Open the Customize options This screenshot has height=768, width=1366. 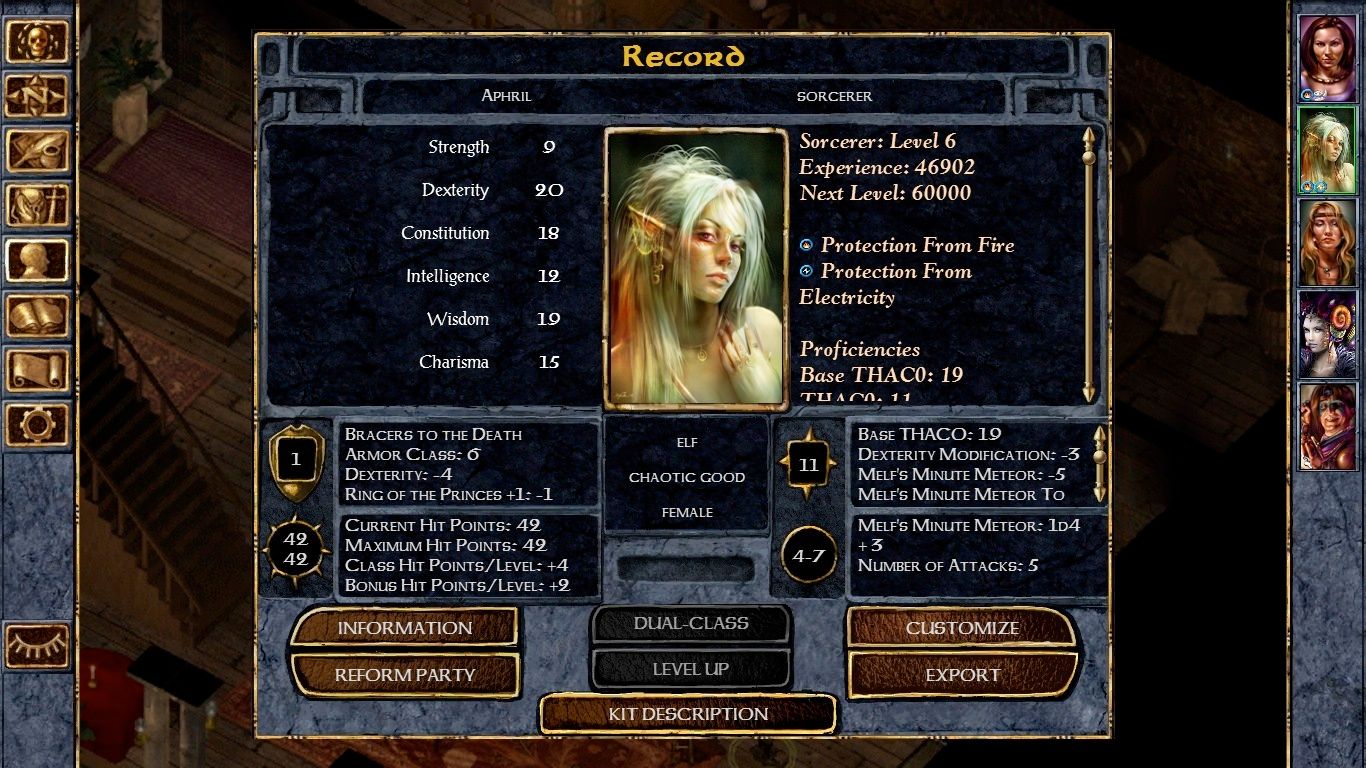pos(962,628)
